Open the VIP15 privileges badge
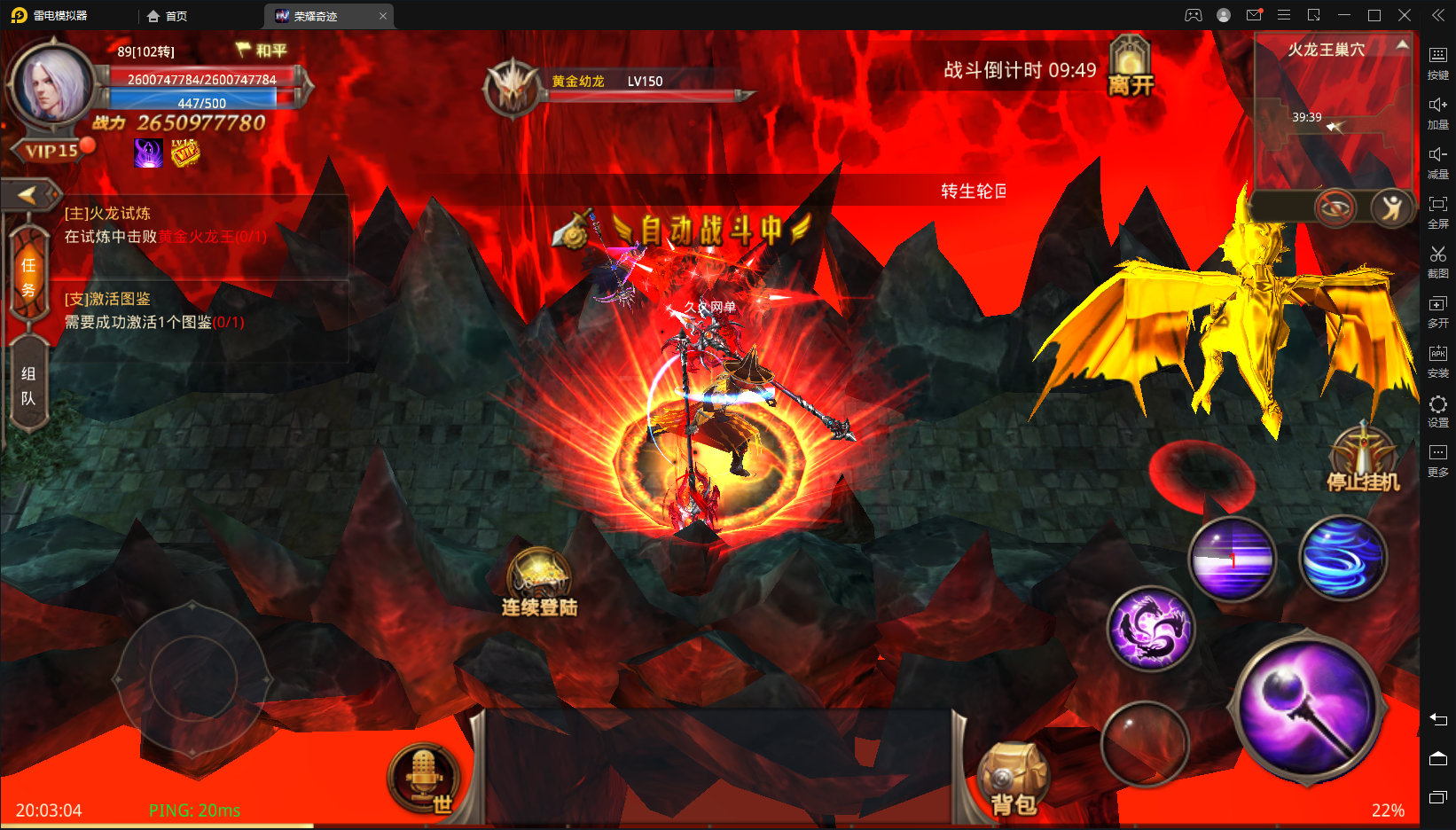Viewport: 1456px width, 830px height. 51,151
